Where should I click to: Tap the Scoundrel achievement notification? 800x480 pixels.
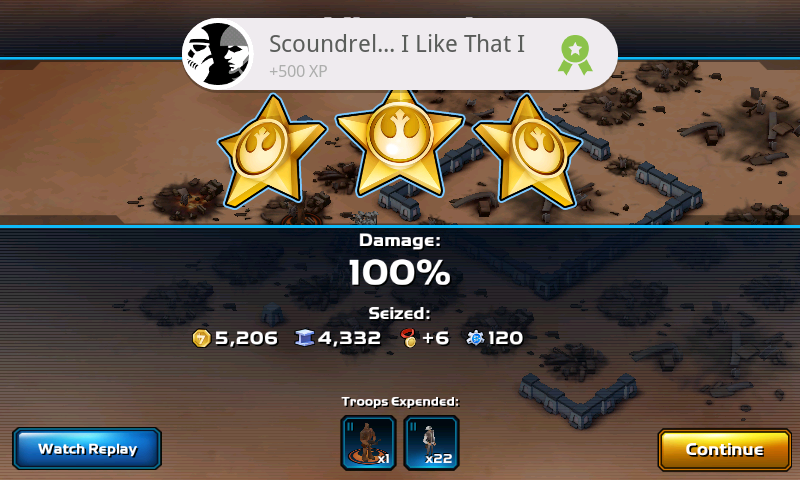tap(399, 54)
